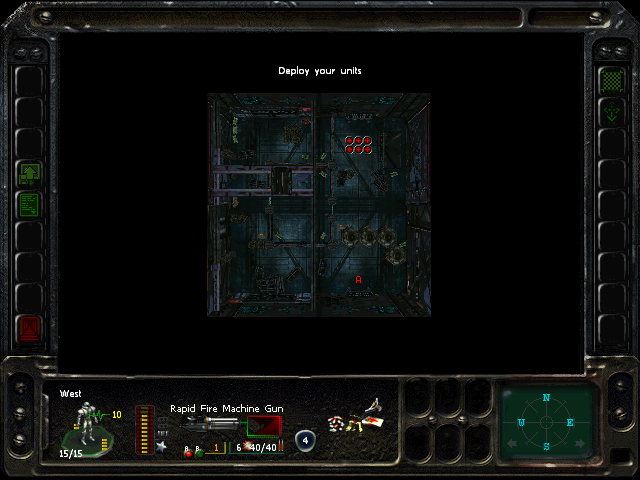Open the green document log button
Viewport: 640px width, 480px height.
pos(30,205)
